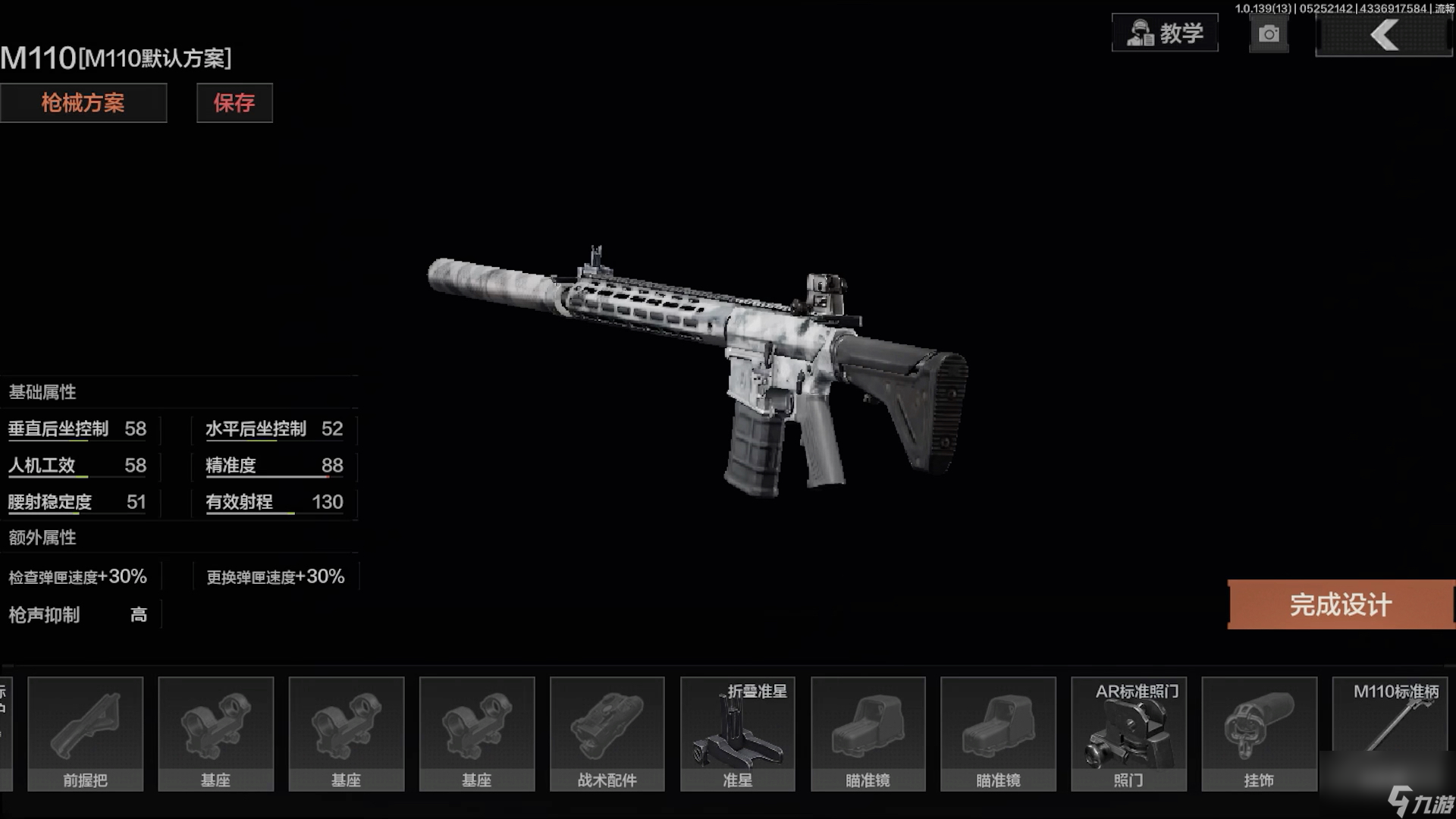Choose the AR标准照门 rear sight slot
The image size is (1456, 819).
[1128, 734]
